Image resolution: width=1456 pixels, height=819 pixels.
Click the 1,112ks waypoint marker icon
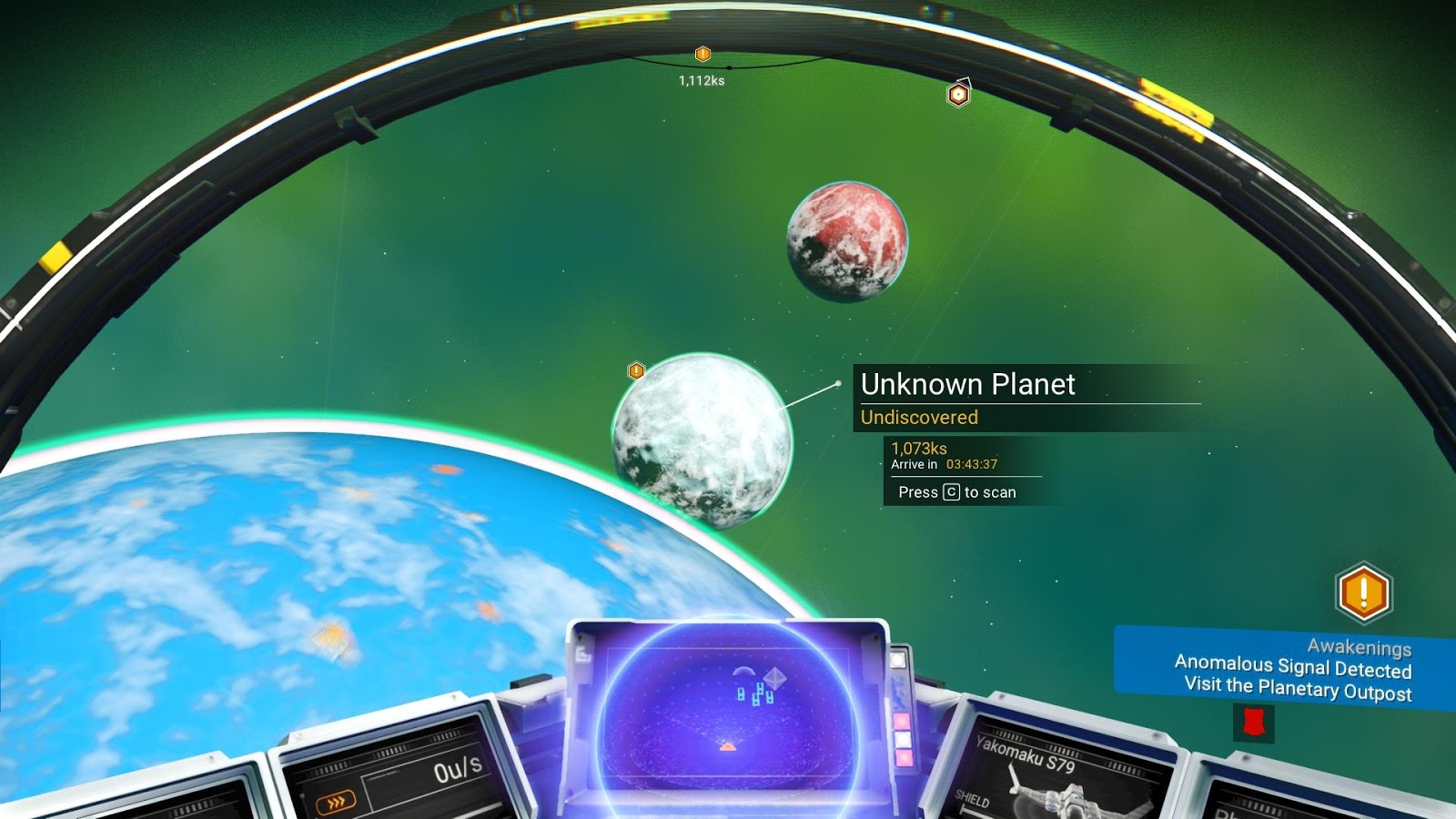tap(702, 55)
